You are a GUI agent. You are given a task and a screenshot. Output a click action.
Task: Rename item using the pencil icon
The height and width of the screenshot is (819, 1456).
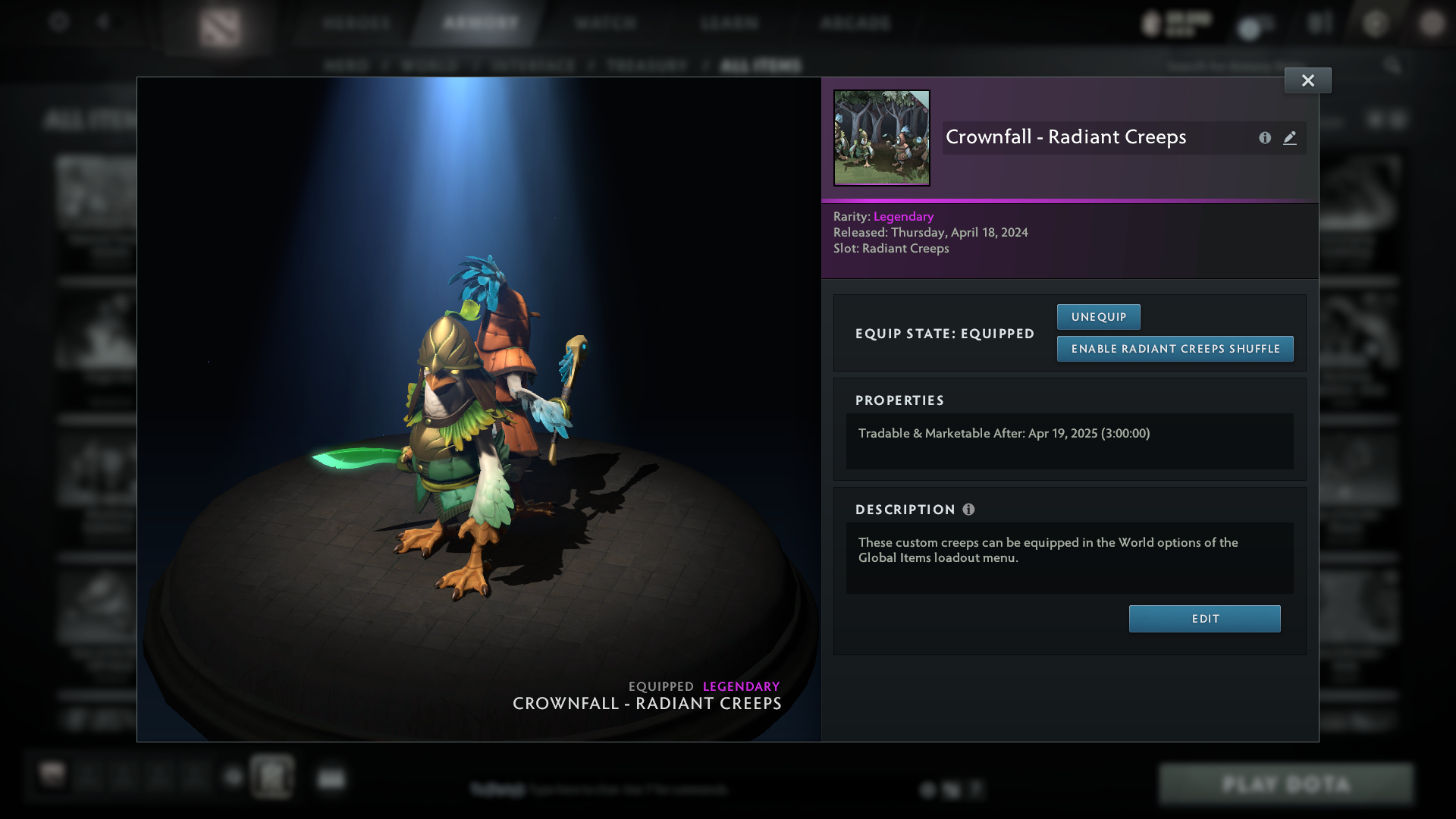click(x=1290, y=138)
